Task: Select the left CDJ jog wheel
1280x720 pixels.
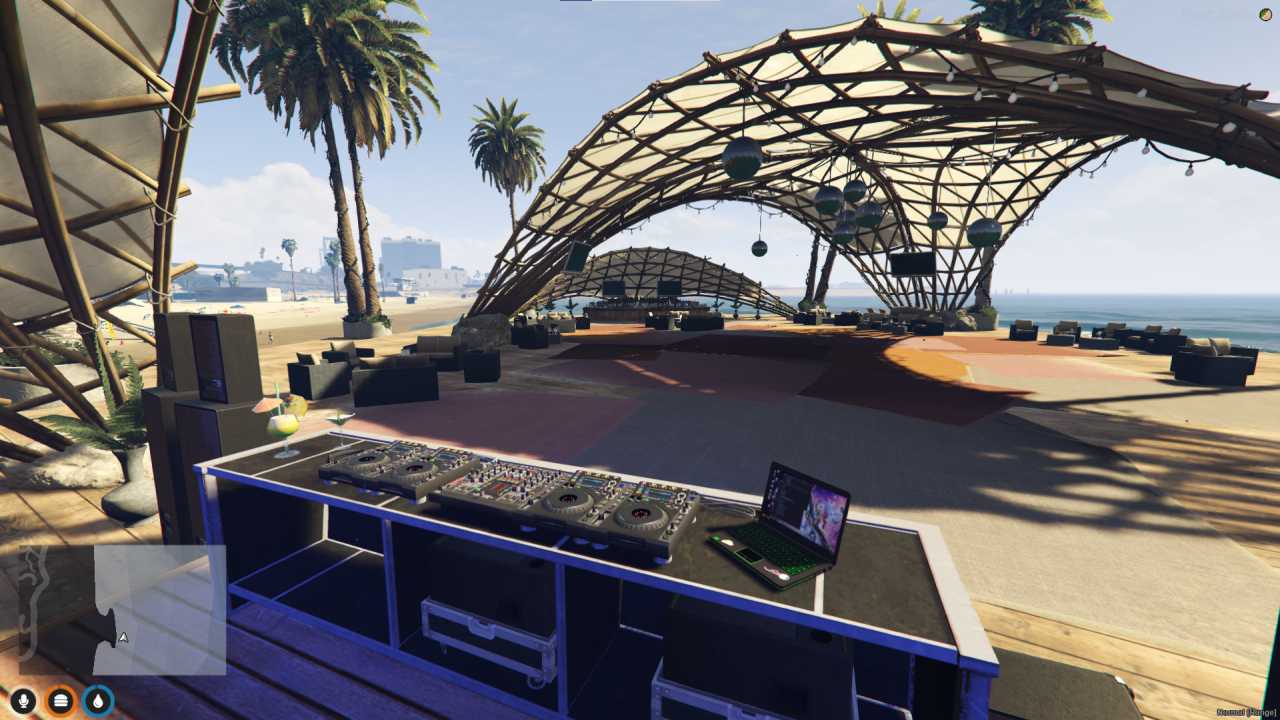Action: tap(367, 458)
